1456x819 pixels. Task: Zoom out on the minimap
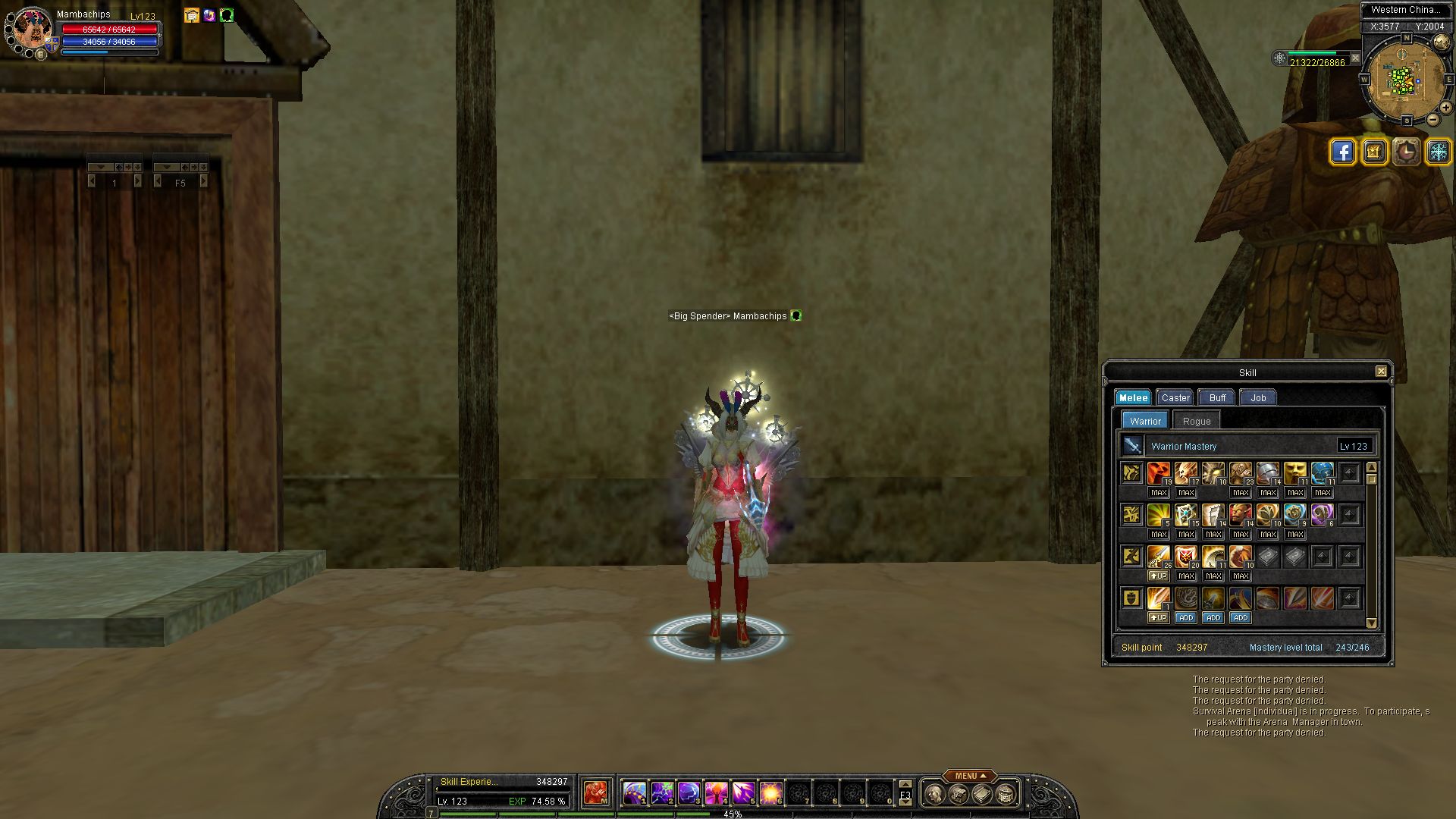(1432, 120)
